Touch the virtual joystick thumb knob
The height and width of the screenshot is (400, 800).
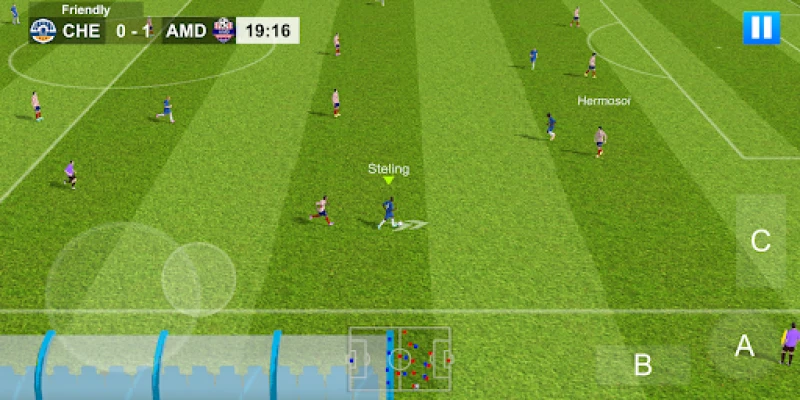198,276
